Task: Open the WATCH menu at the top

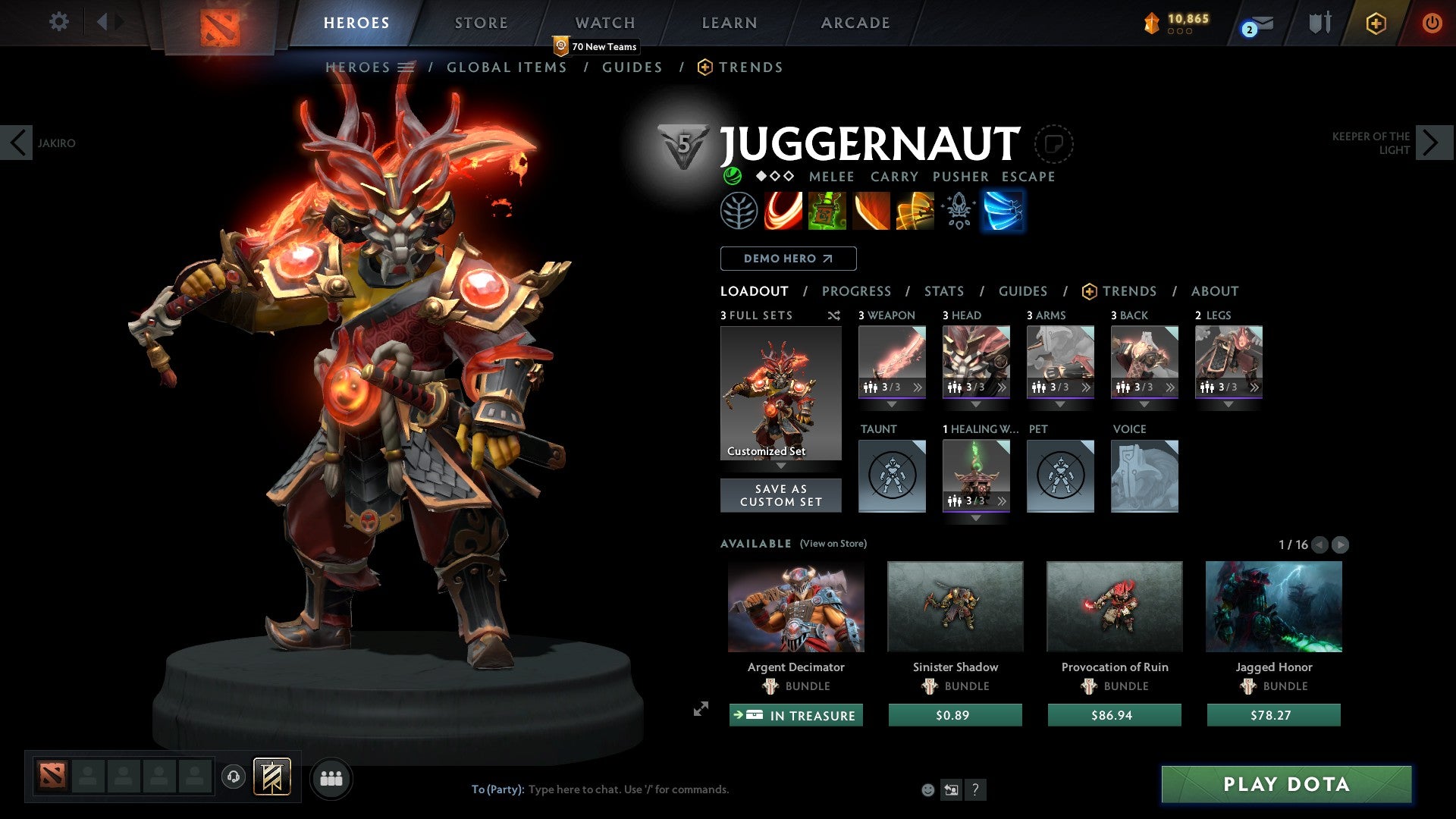Action: 604,23
